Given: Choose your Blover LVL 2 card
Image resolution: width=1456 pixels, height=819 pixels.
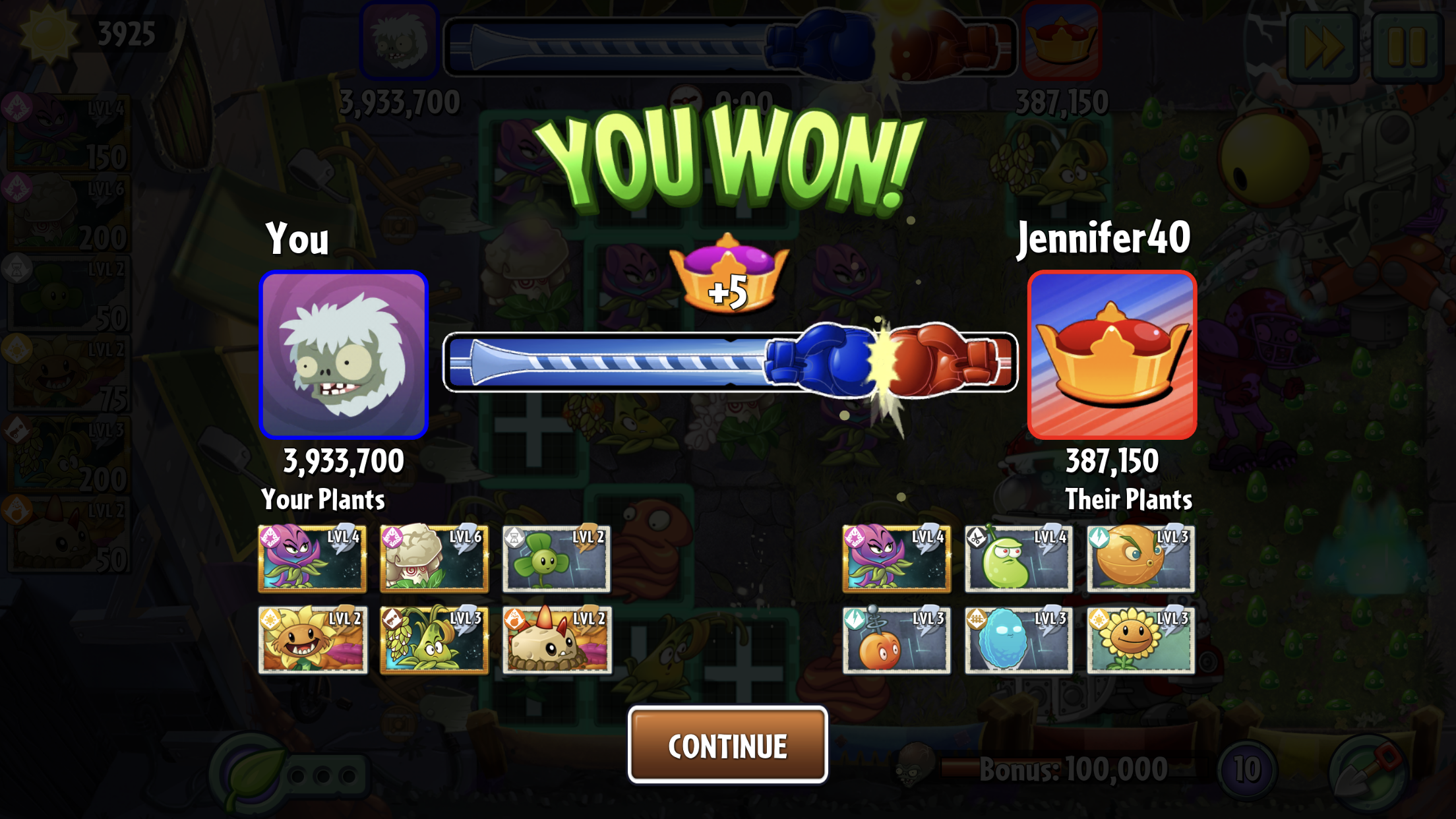Looking at the screenshot, I should (557, 559).
